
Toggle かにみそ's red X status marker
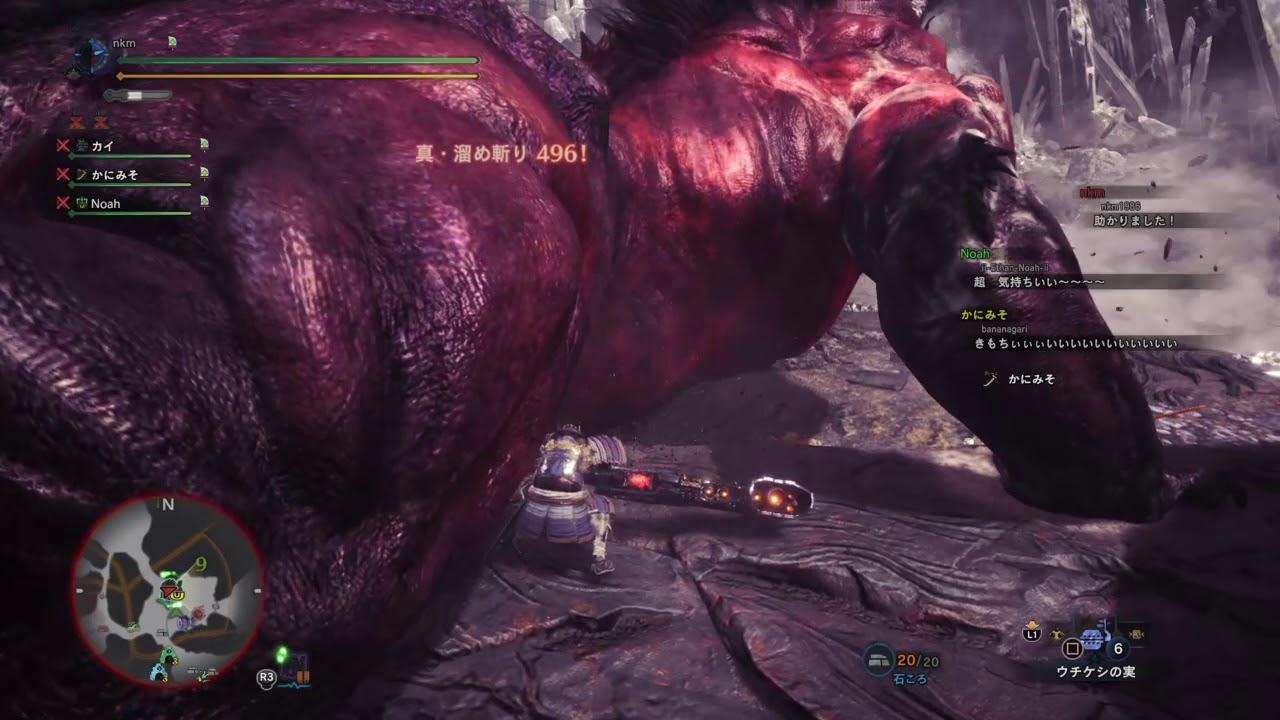tap(63, 174)
